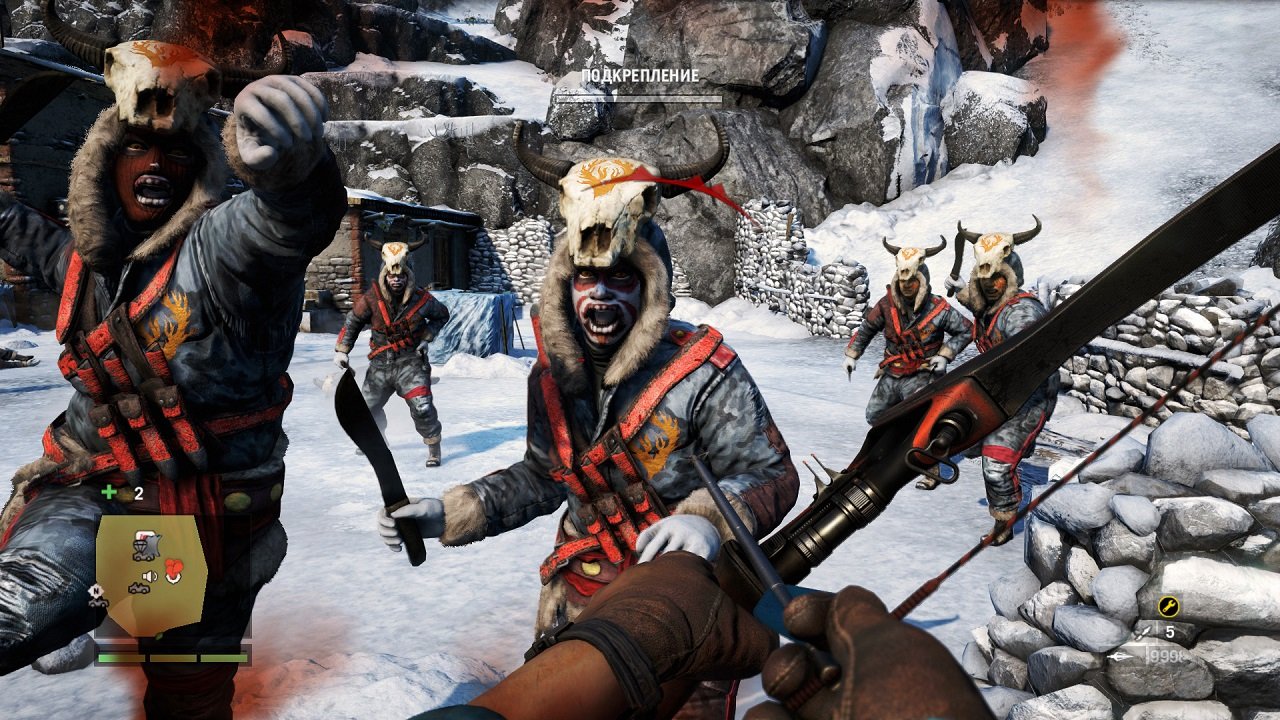Click the yellow wrench crafting icon
This screenshot has height=720, width=1280.
coord(1169,606)
